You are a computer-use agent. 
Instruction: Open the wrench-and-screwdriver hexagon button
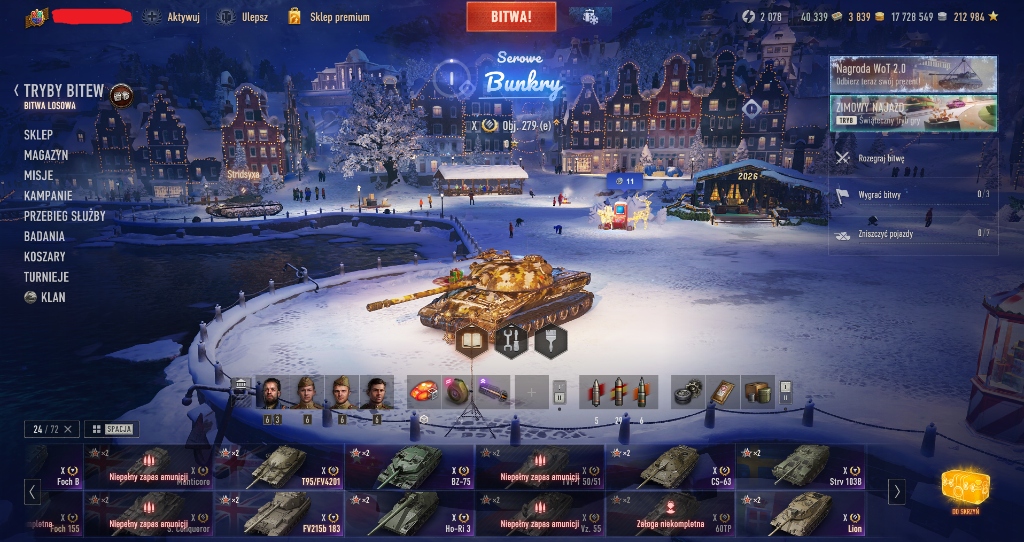coord(511,341)
